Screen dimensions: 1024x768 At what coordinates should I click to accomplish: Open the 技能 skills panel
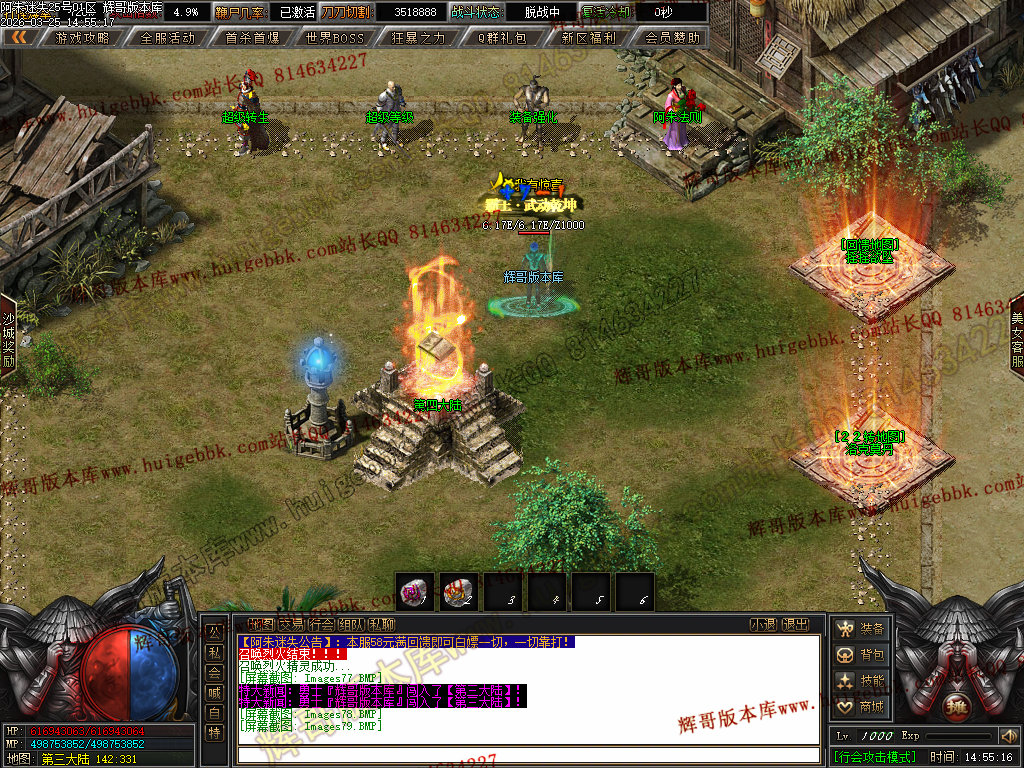click(861, 681)
